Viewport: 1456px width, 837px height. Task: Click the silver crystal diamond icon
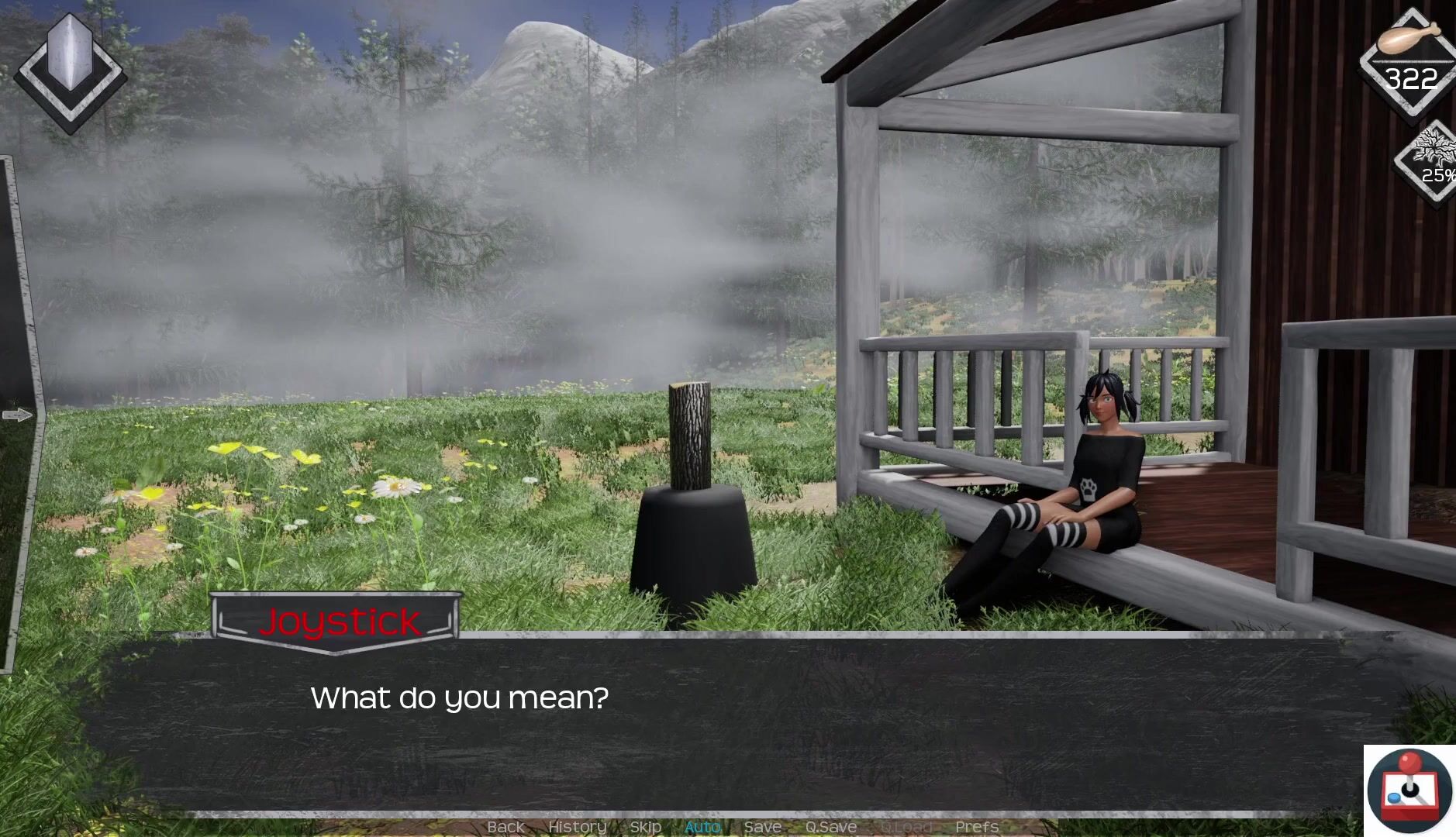point(70,71)
